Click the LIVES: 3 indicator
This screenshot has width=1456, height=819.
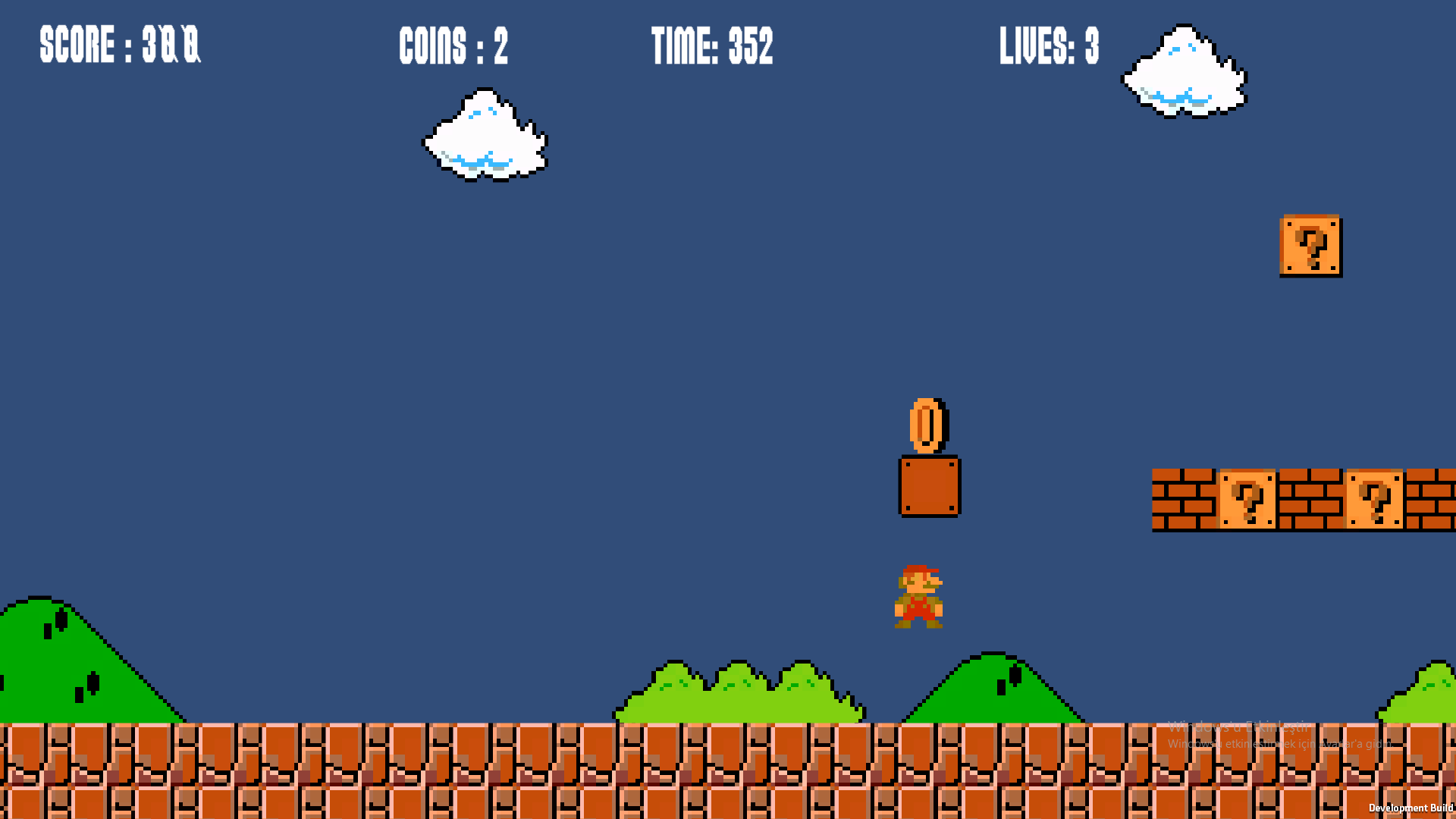point(1050,45)
